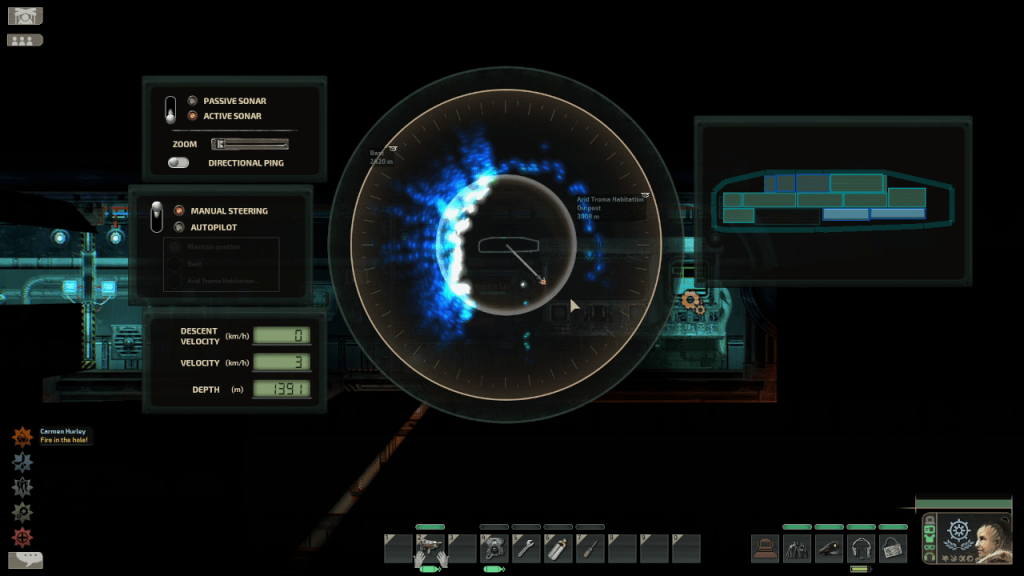Select the gear repair order icon

tap(22, 512)
